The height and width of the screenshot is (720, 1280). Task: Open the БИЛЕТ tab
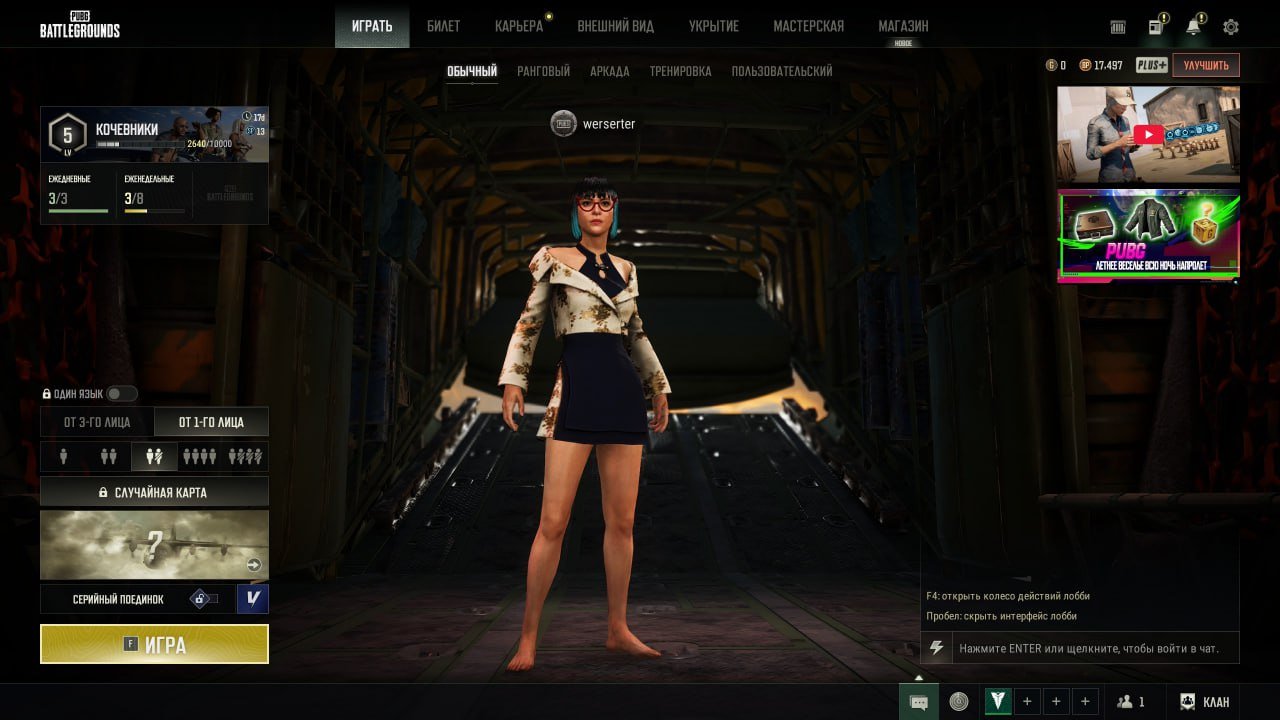[x=443, y=26]
